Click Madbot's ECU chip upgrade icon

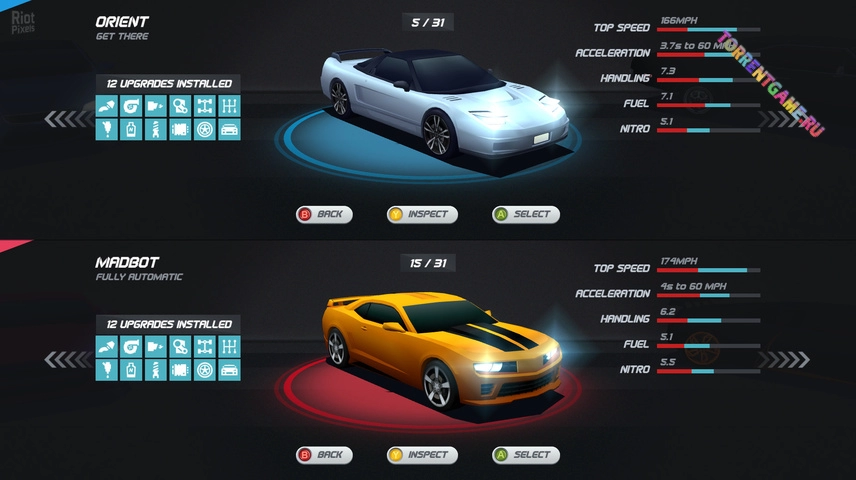click(x=180, y=370)
